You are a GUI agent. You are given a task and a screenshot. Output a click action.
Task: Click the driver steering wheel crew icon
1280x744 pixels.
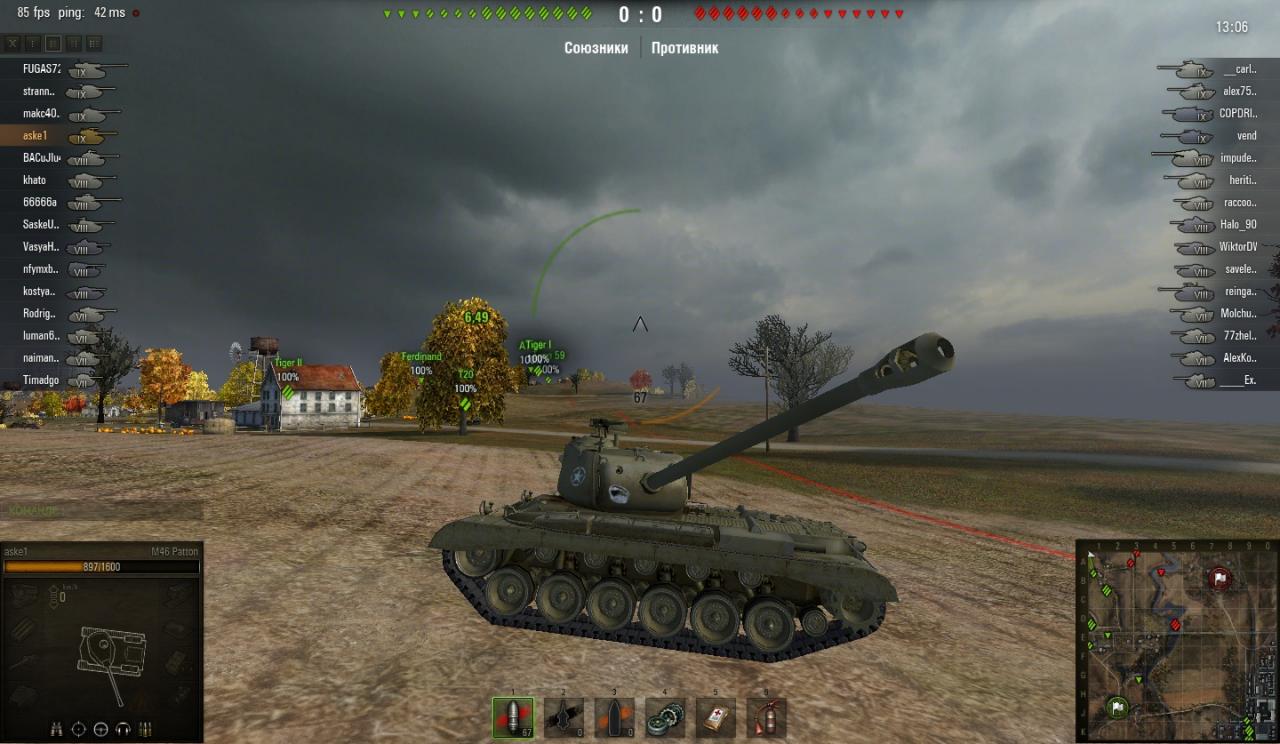100,729
